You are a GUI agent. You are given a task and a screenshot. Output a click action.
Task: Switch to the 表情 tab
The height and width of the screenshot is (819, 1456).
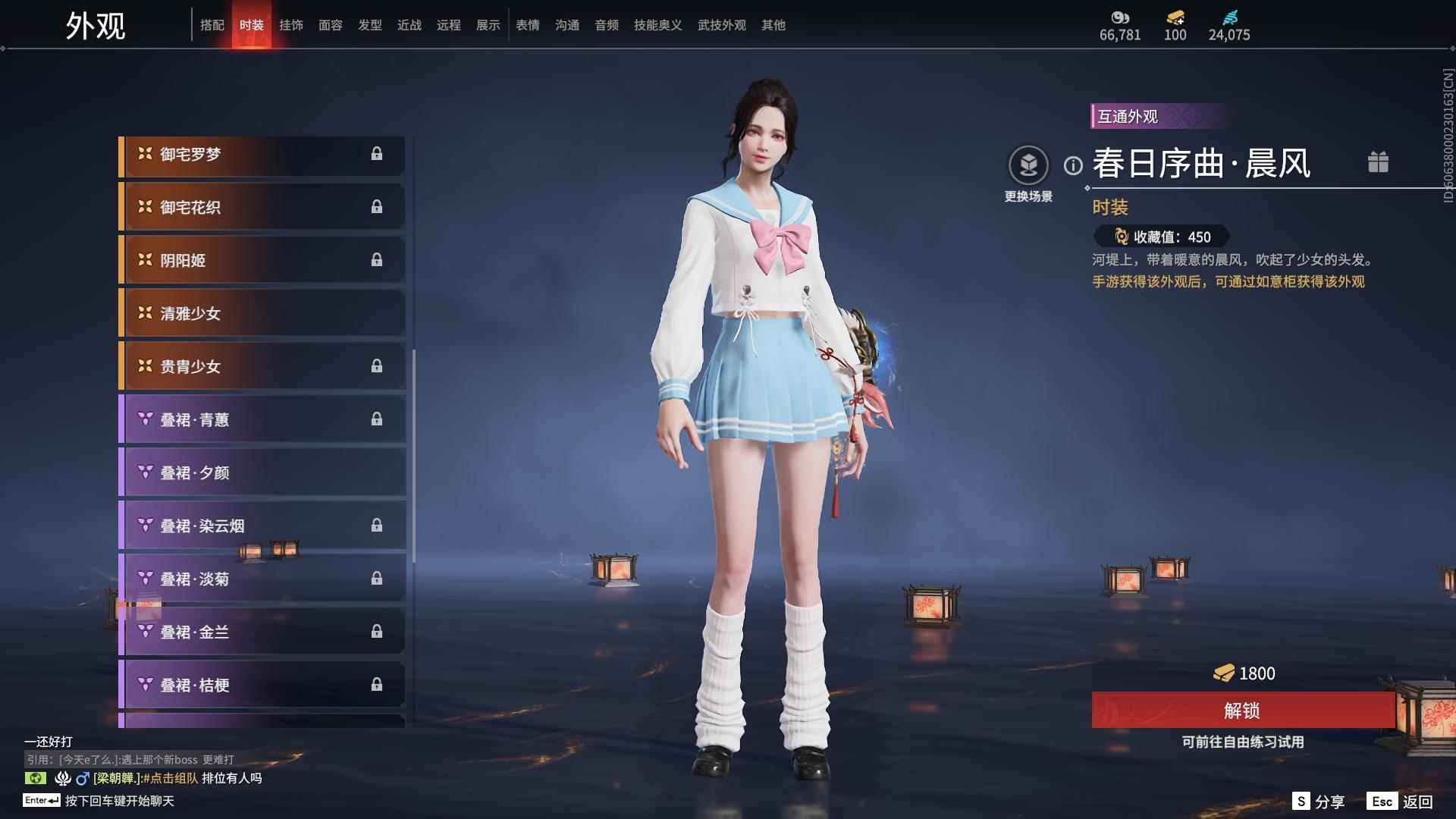pyautogui.click(x=527, y=24)
